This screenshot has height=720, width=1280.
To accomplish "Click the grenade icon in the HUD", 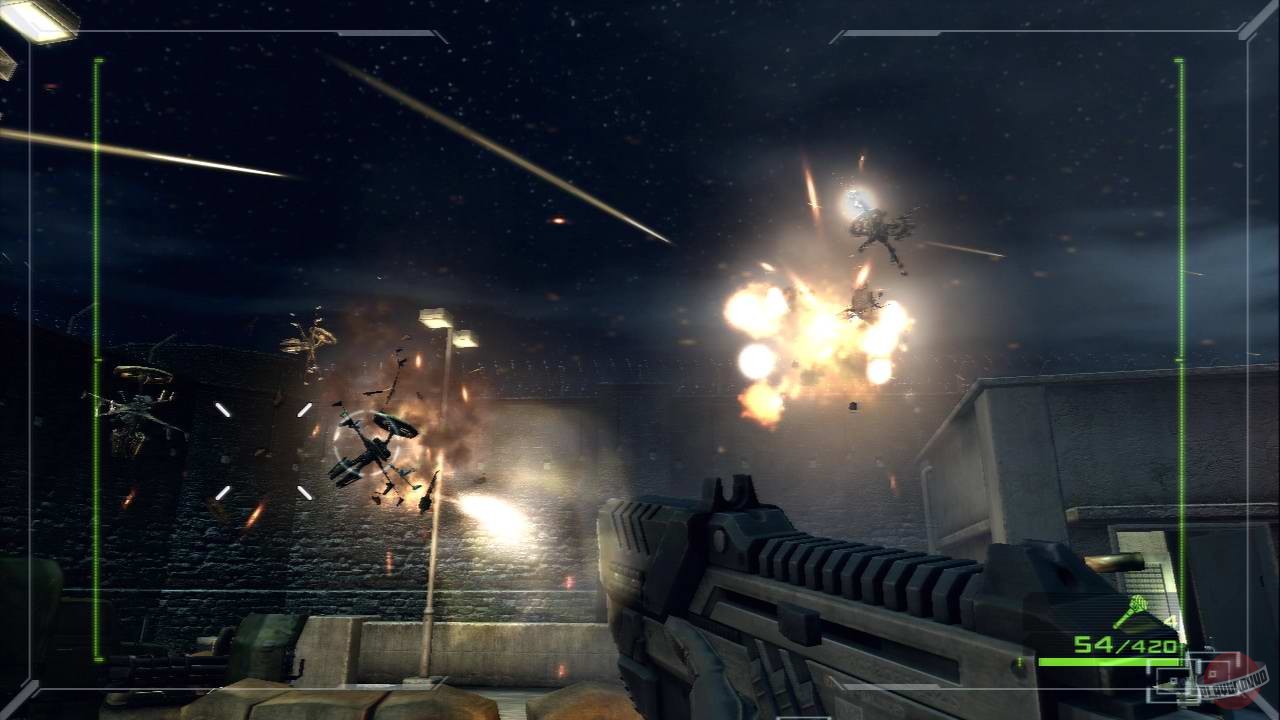I will click(x=1137, y=607).
